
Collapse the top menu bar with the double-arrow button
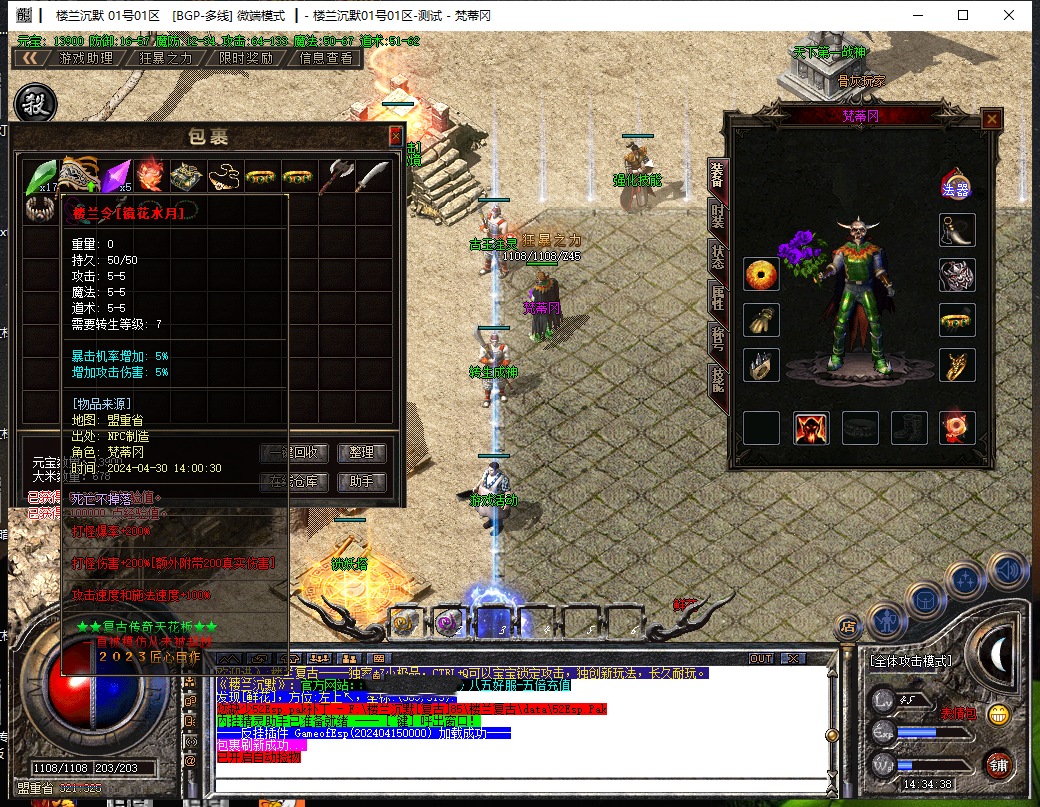coord(32,58)
